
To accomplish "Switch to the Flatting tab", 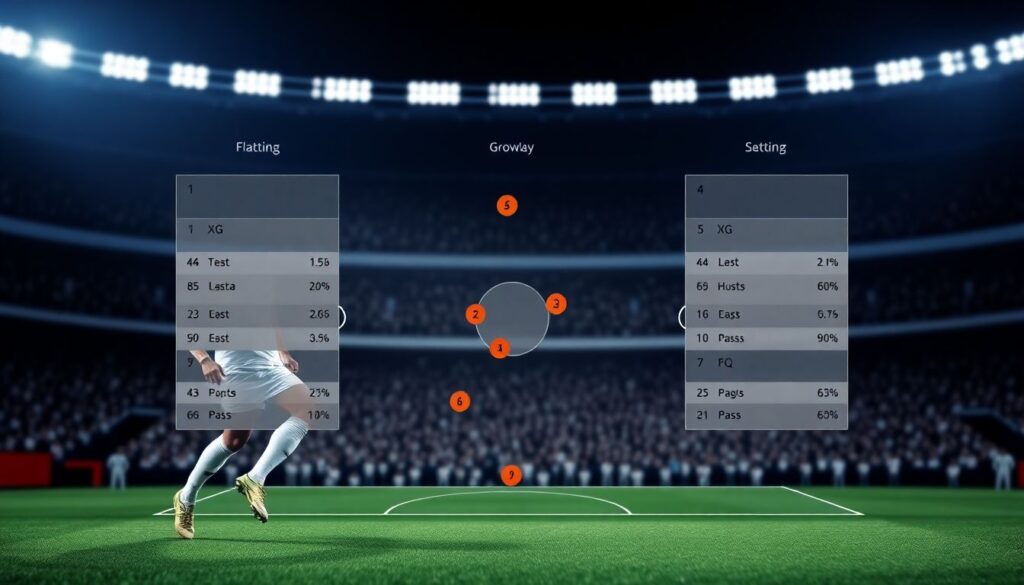I will 257,147.
